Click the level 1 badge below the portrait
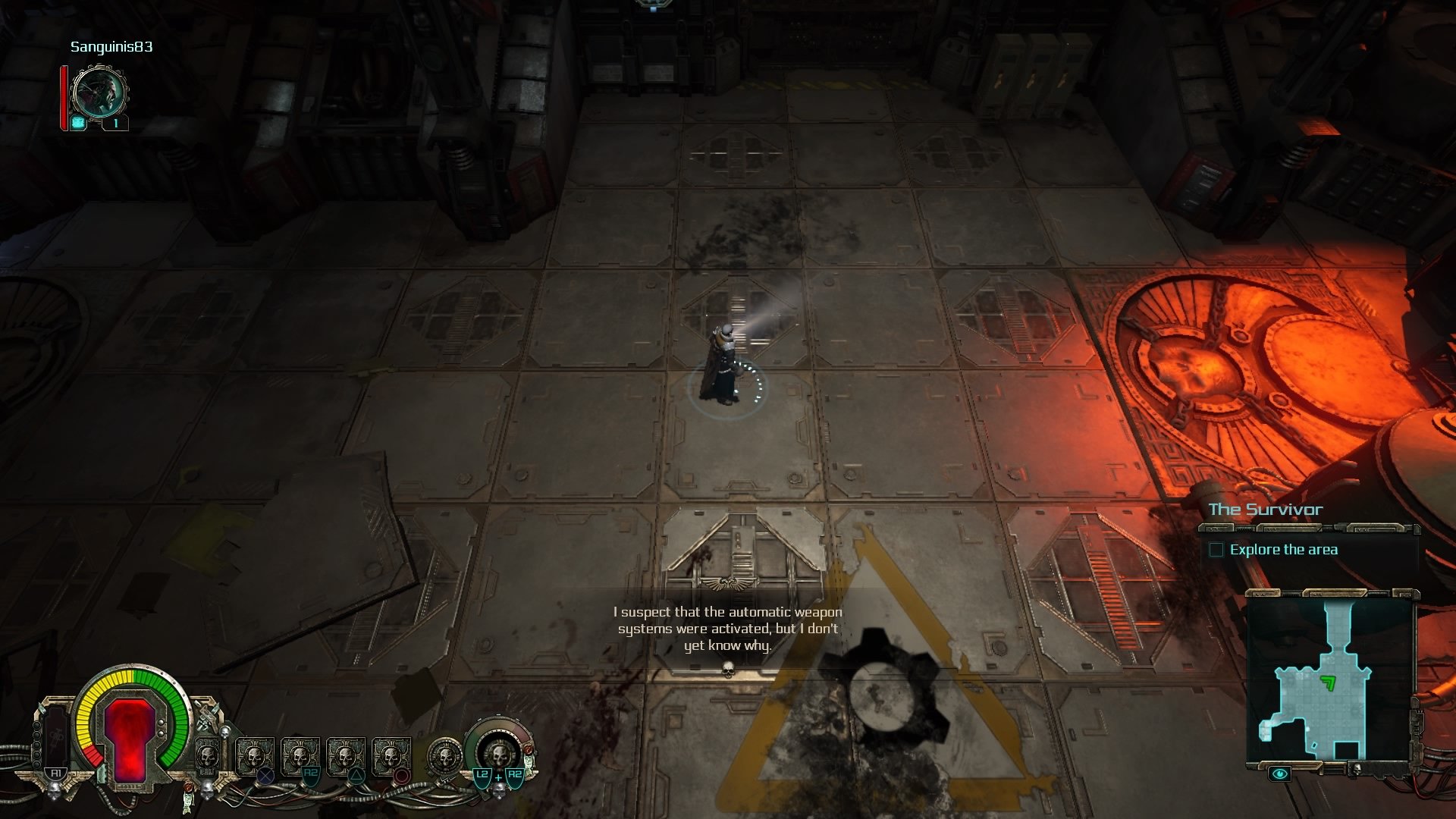The height and width of the screenshot is (819, 1456). [115, 122]
